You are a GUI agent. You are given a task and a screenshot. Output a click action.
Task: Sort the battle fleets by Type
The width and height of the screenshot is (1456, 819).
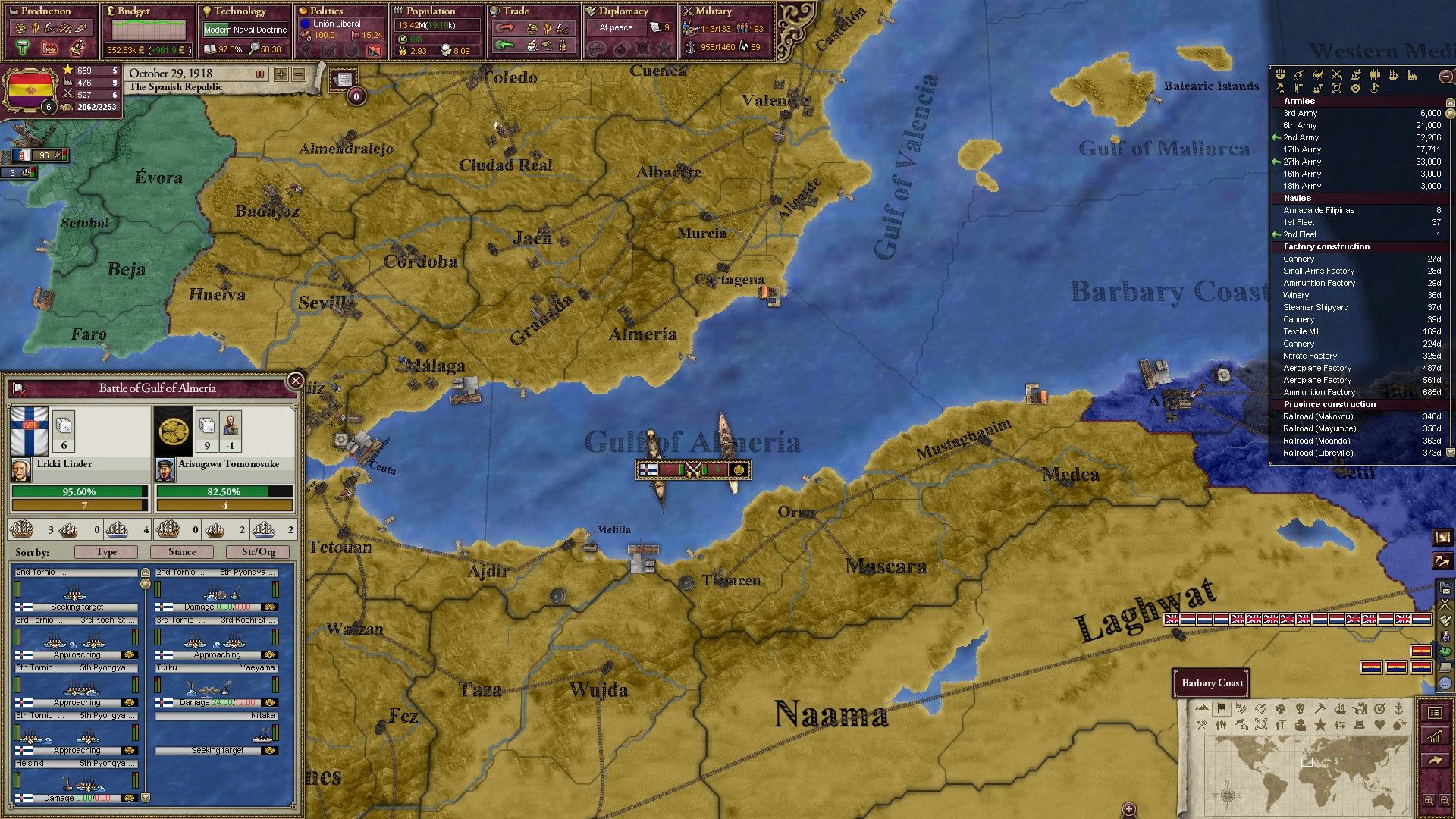[107, 552]
